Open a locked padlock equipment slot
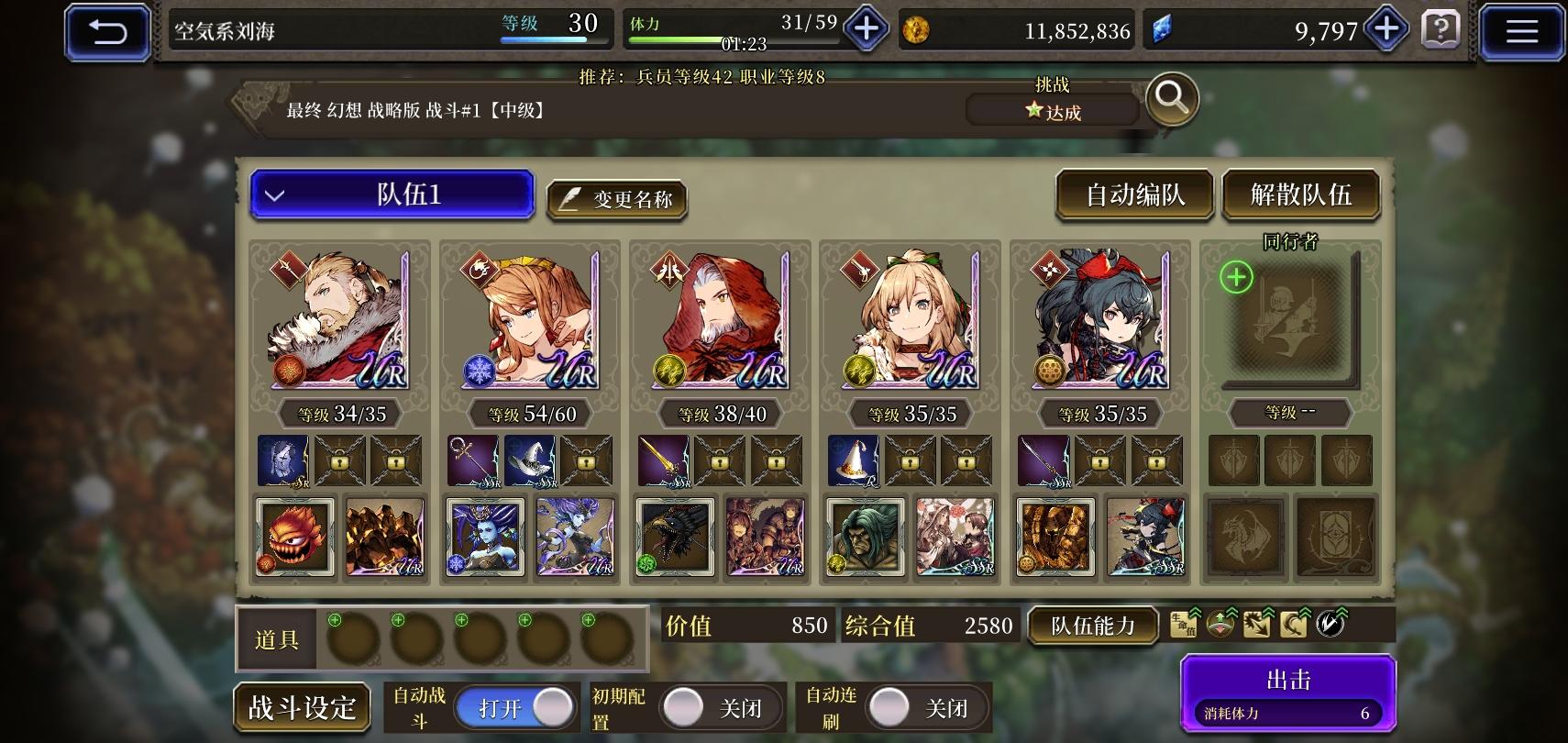 [x=340, y=460]
